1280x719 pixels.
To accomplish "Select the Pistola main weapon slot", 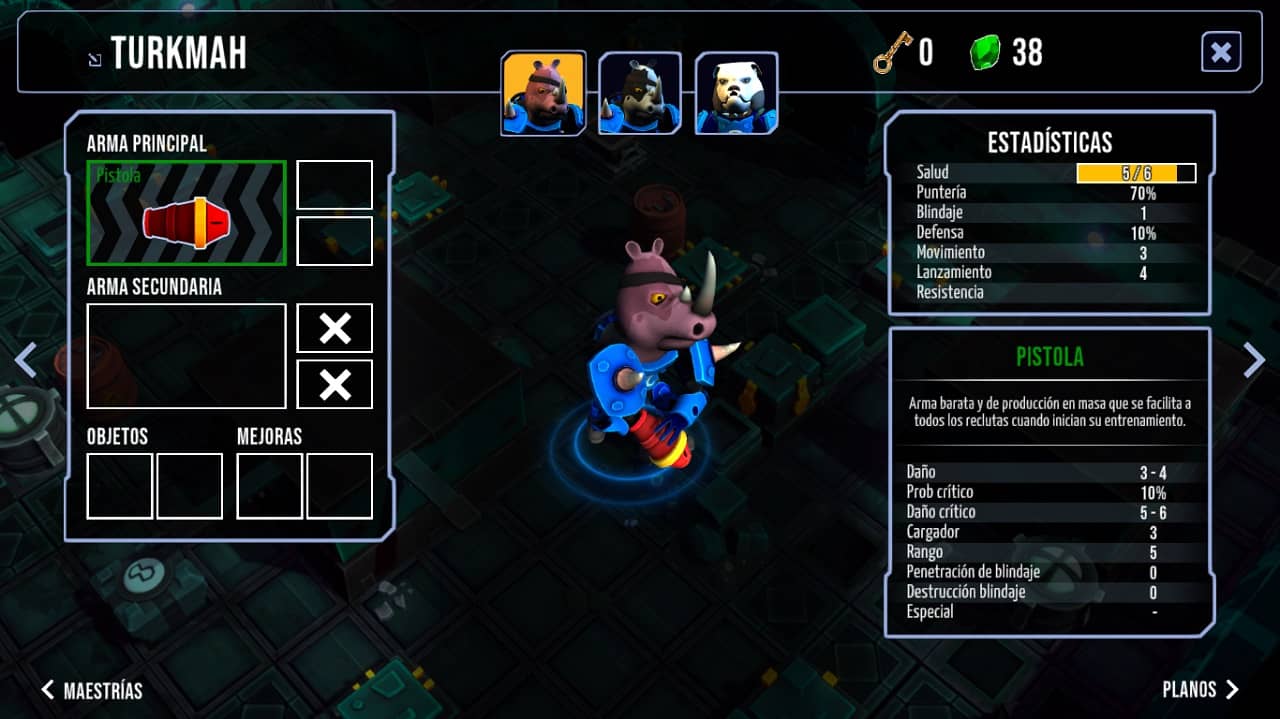I will pos(187,213).
